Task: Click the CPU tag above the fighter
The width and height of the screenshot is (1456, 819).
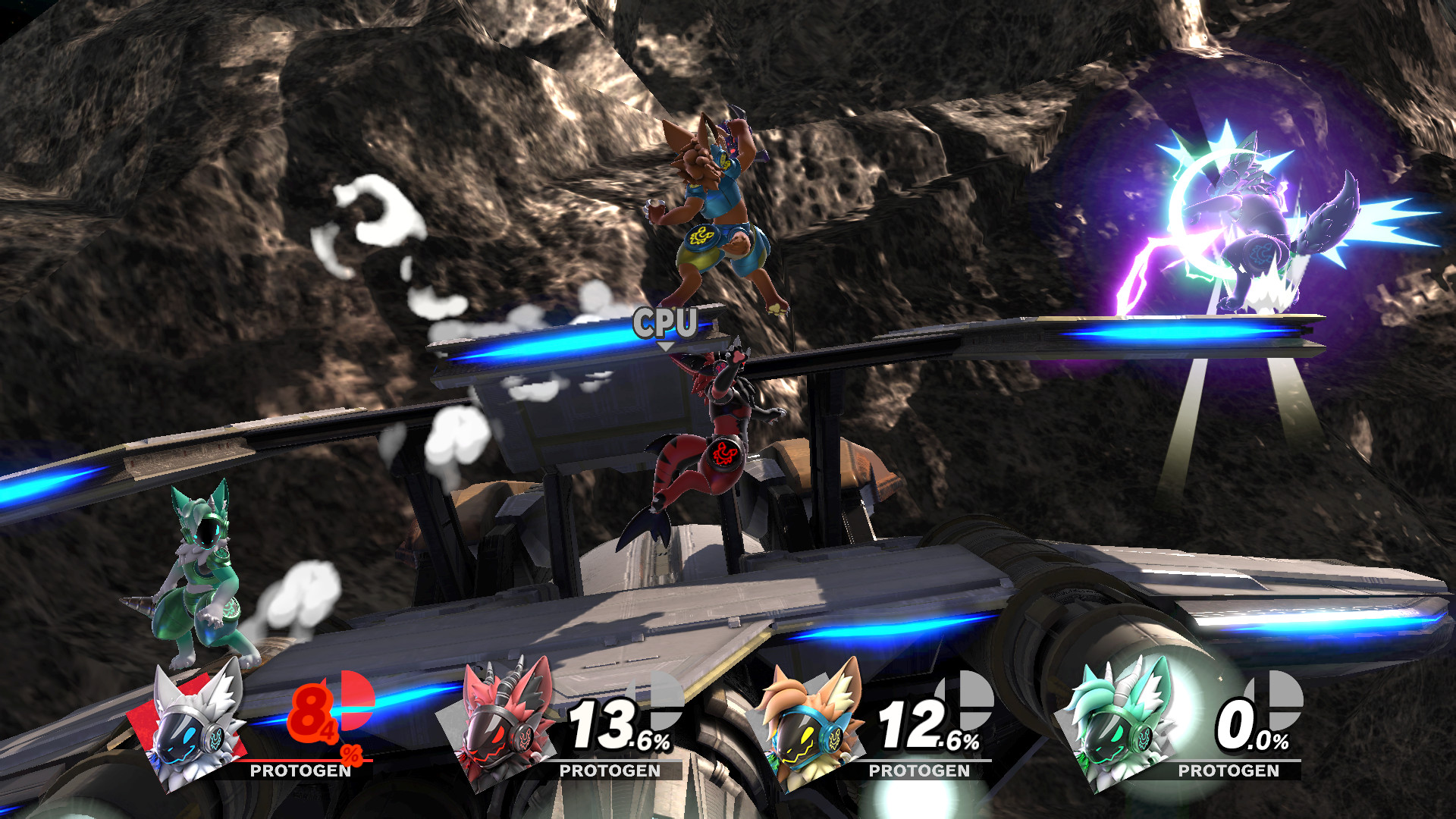Action: click(x=666, y=325)
